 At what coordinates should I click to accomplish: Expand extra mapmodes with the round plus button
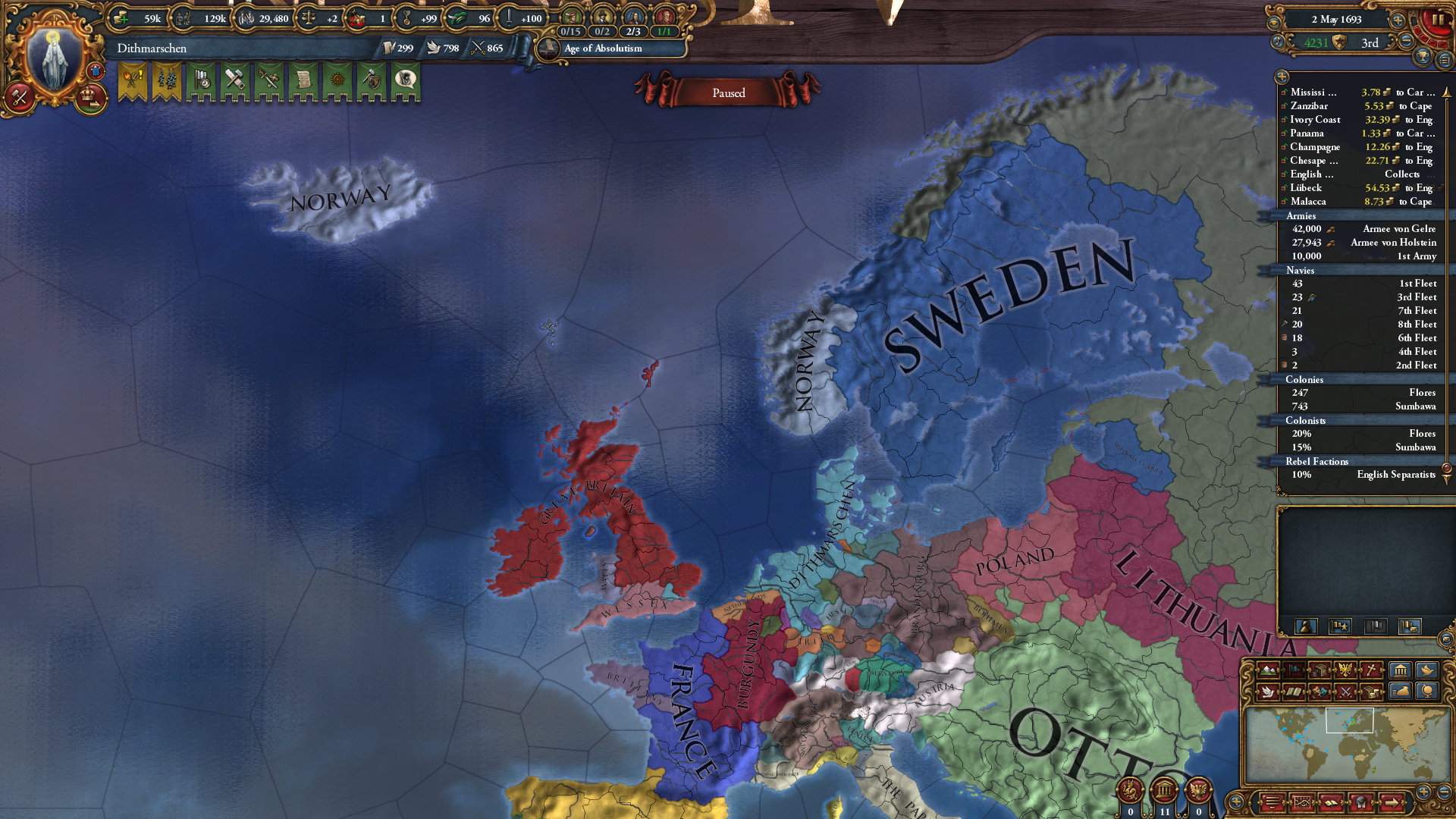click(x=1236, y=801)
